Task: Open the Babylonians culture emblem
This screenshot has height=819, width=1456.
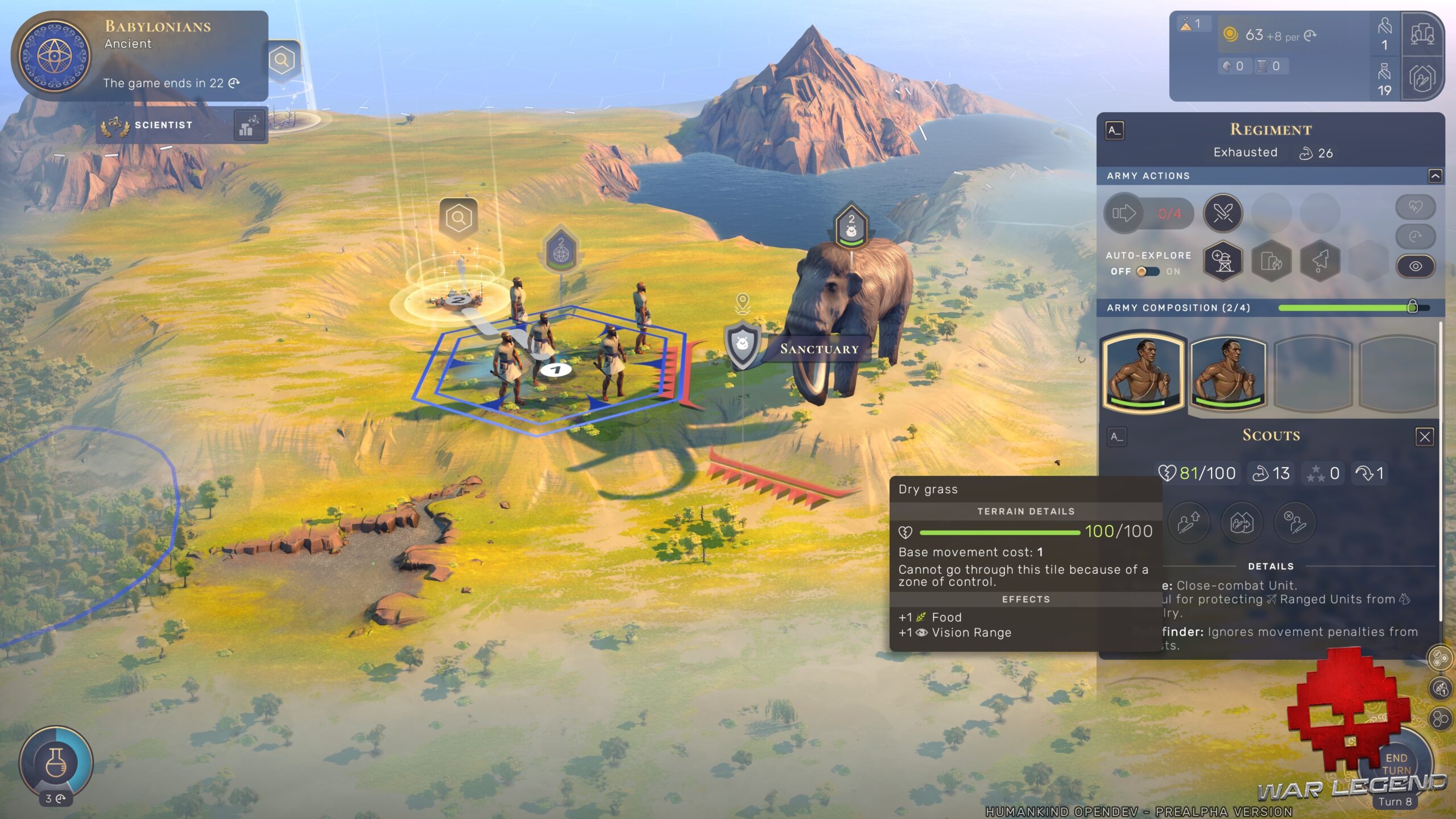Action: click(55, 56)
